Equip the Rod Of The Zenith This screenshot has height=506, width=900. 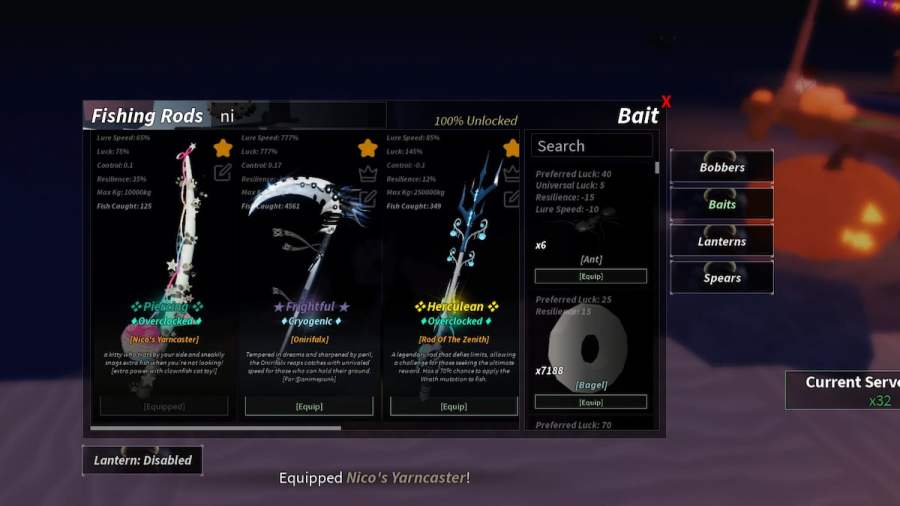point(454,407)
